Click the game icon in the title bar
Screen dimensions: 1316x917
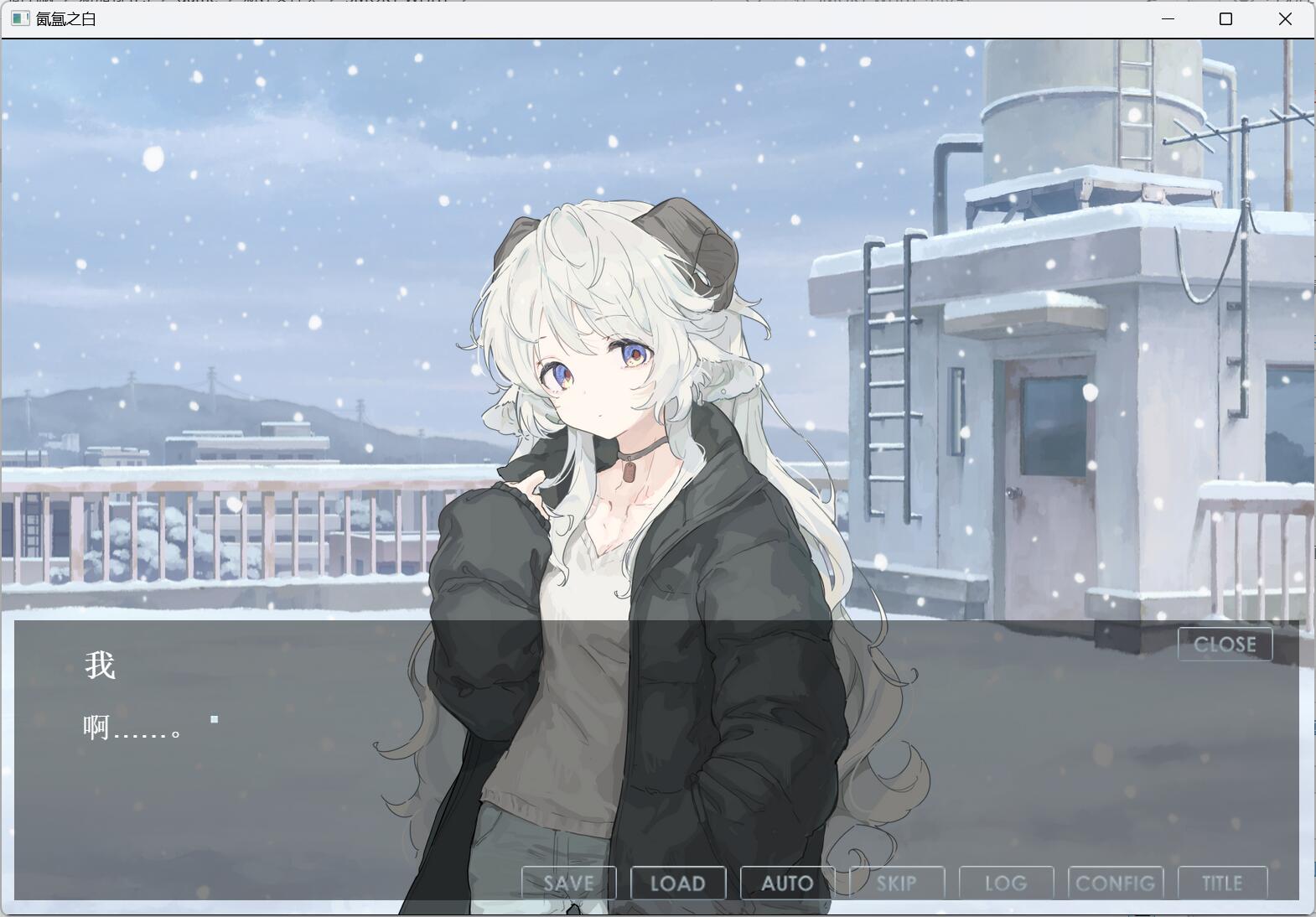coord(18,18)
